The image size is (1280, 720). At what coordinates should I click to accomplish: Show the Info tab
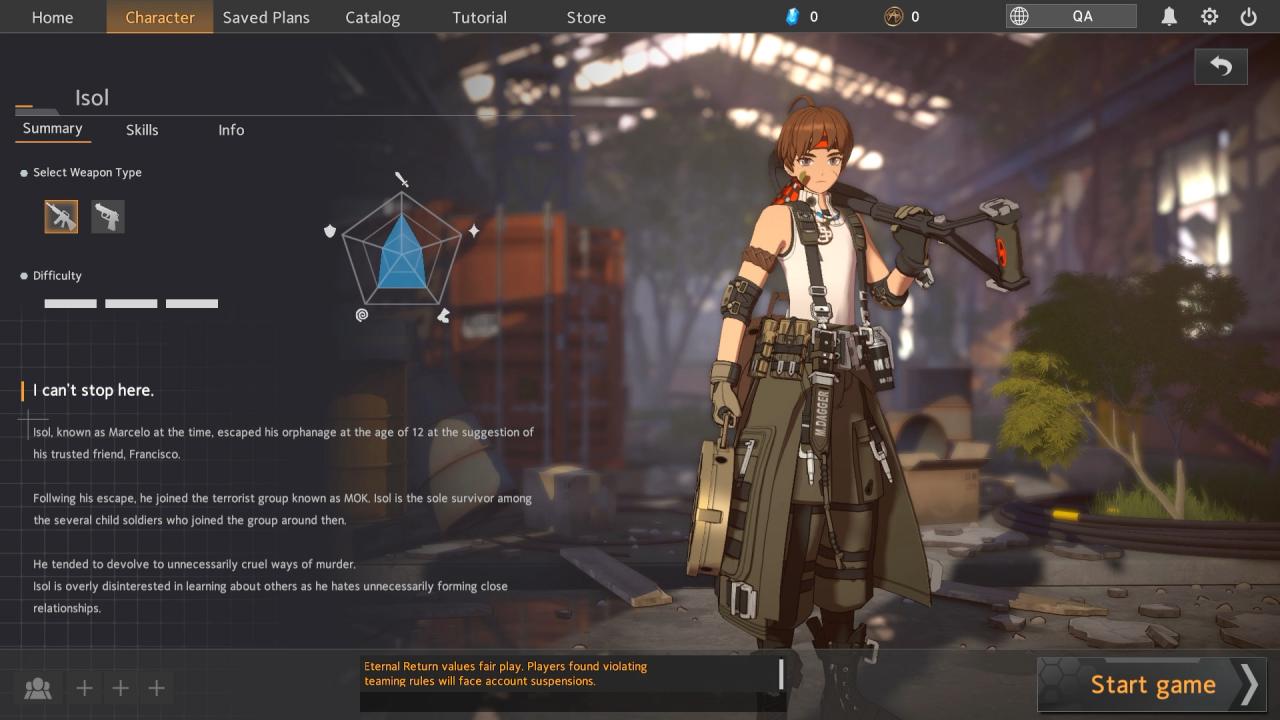click(231, 130)
